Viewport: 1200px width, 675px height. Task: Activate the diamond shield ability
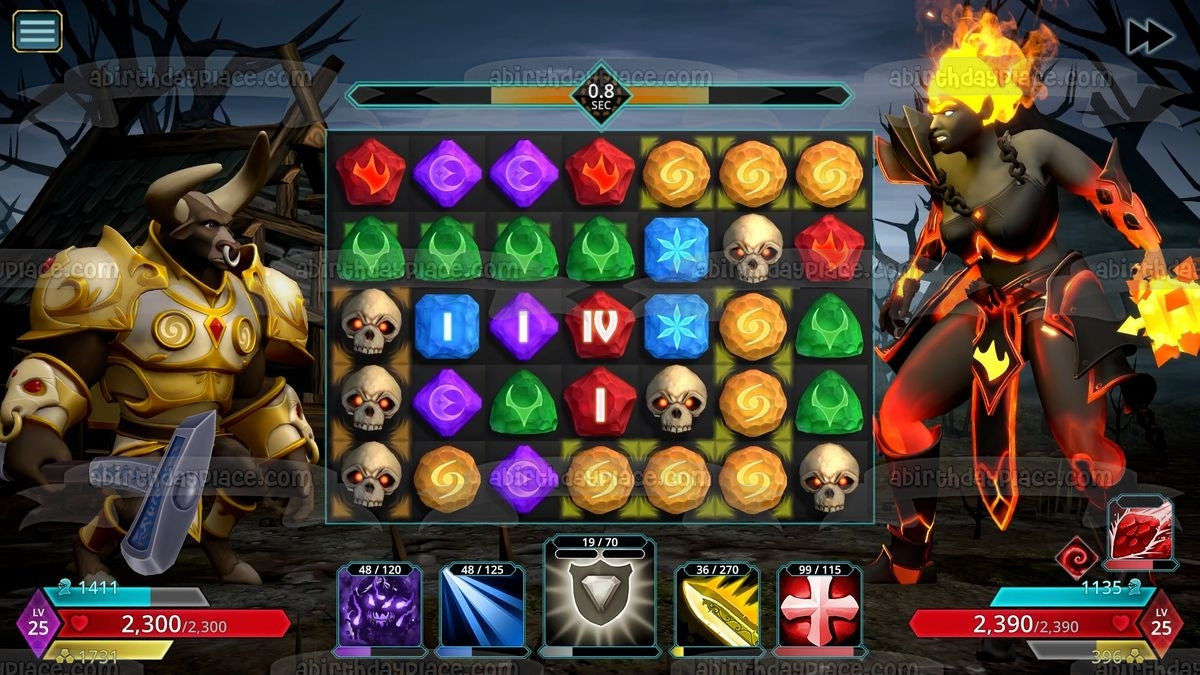tap(600, 601)
